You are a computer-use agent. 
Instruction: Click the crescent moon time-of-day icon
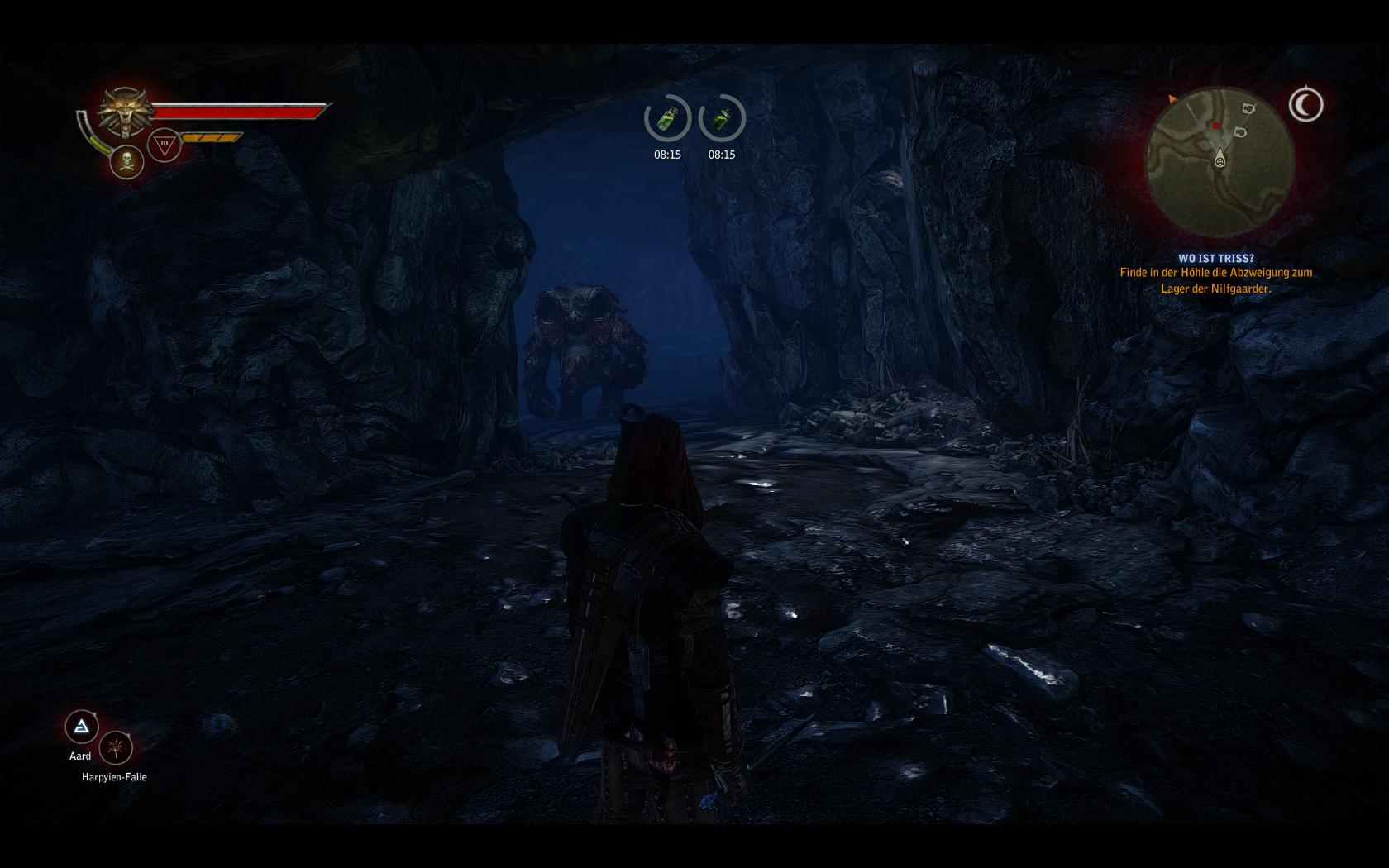point(1305,105)
